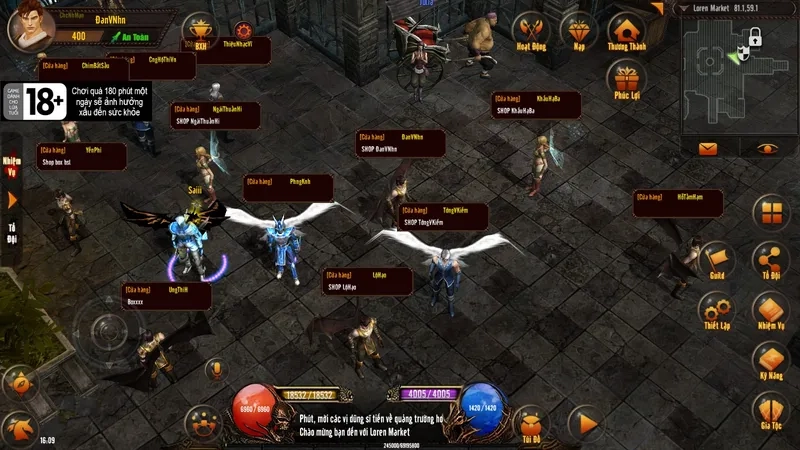Open the Kỹ Năng skills menu

point(770,358)
